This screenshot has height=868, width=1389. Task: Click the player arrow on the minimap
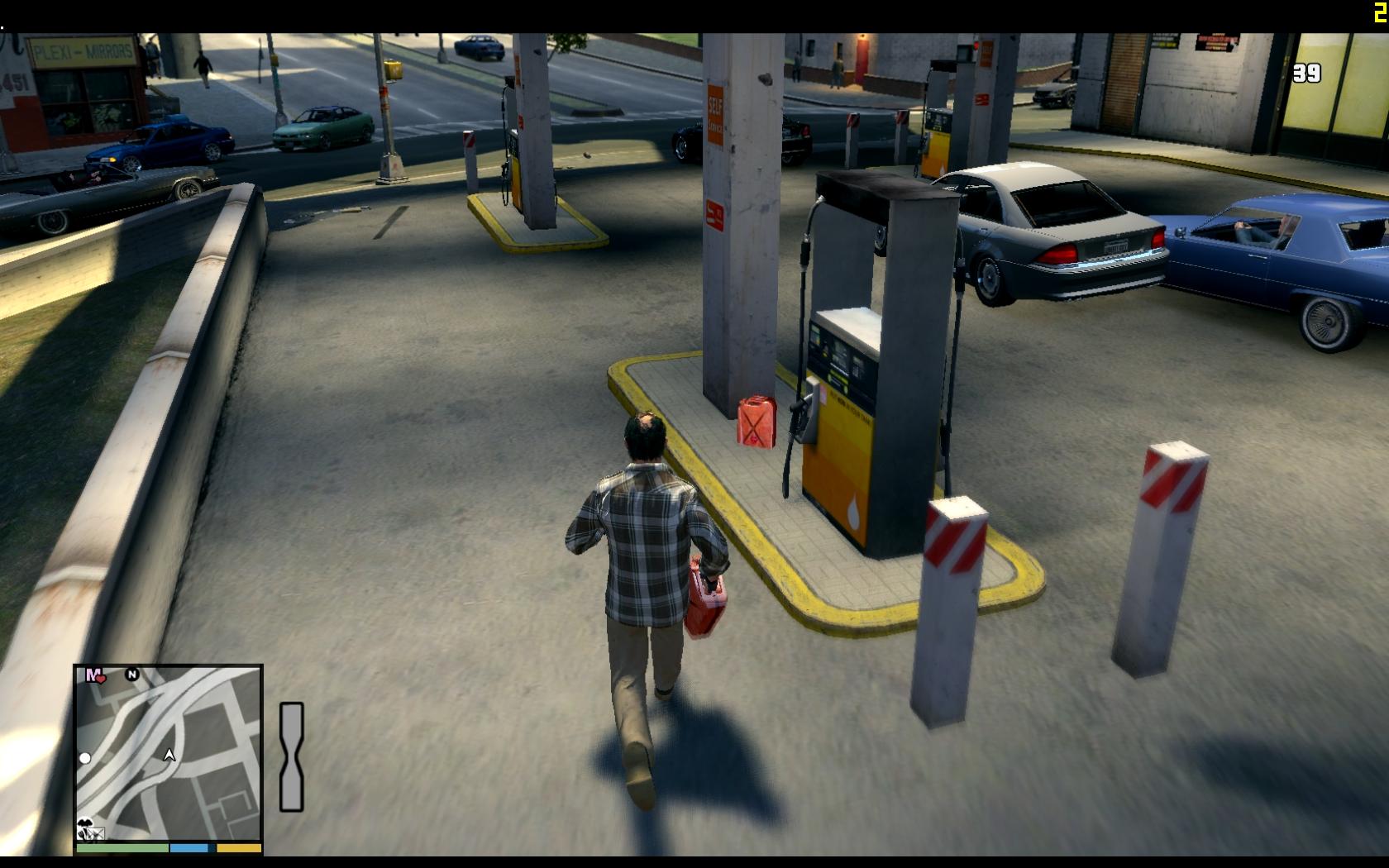[x=169, y=755]
